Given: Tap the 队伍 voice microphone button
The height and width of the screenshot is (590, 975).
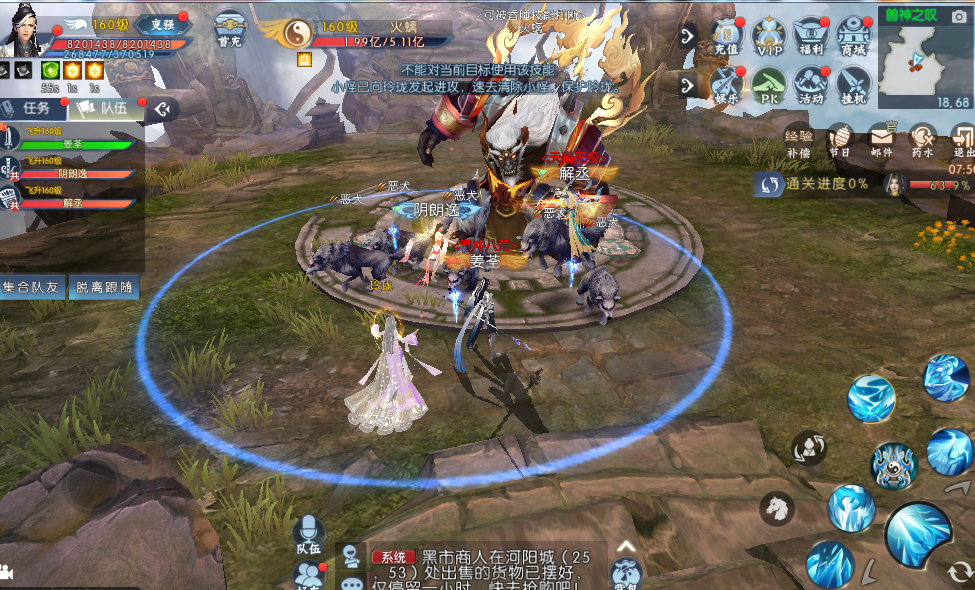Looking at the screenshot, I should point(307,535).
